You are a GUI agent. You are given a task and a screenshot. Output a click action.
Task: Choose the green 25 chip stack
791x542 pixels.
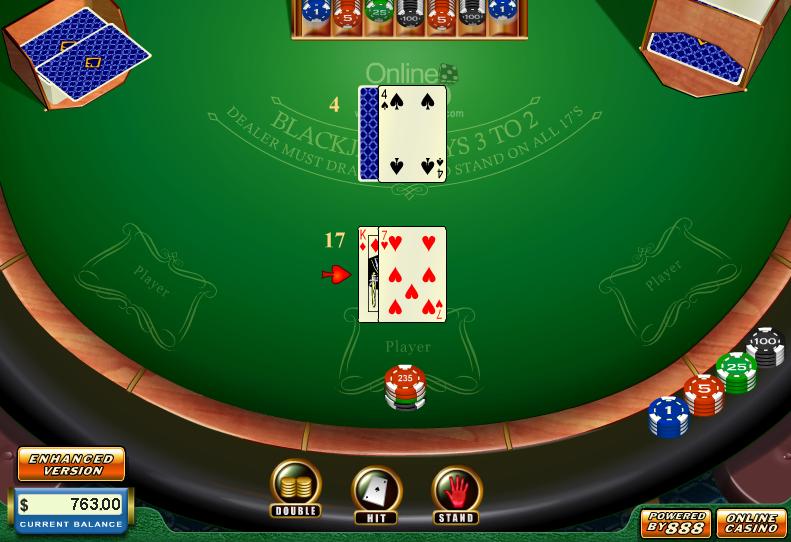point(736,372)
